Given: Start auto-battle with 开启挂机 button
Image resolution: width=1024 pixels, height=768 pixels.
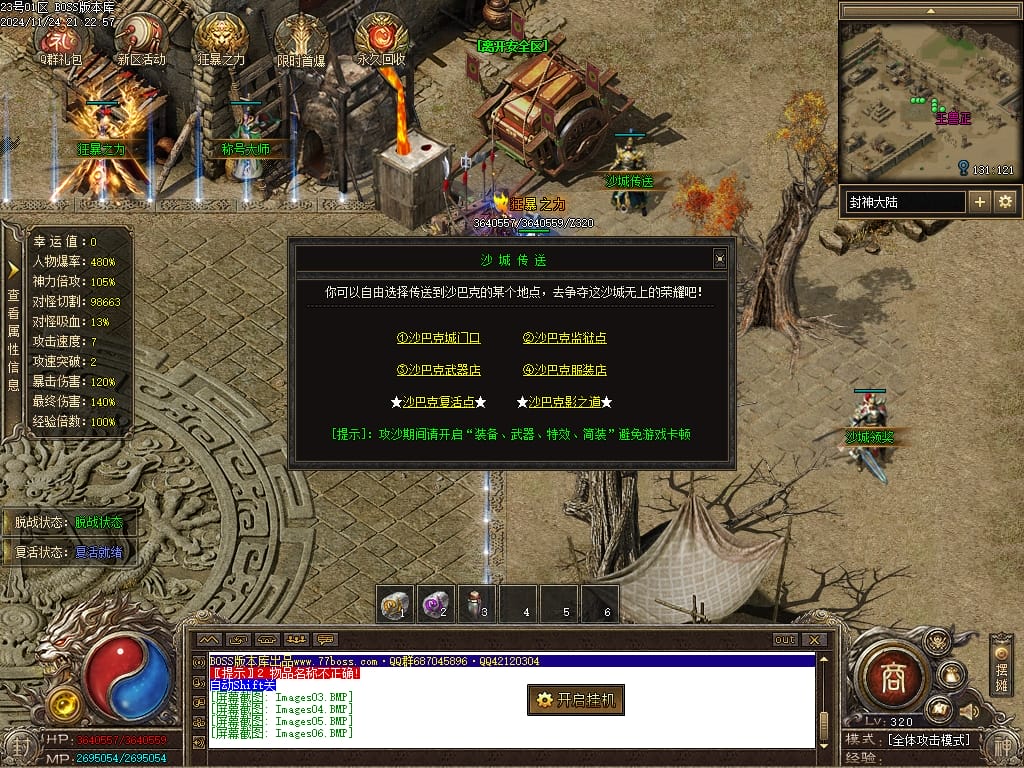Looking at the screenshot, I should click(x=576, y=700).
